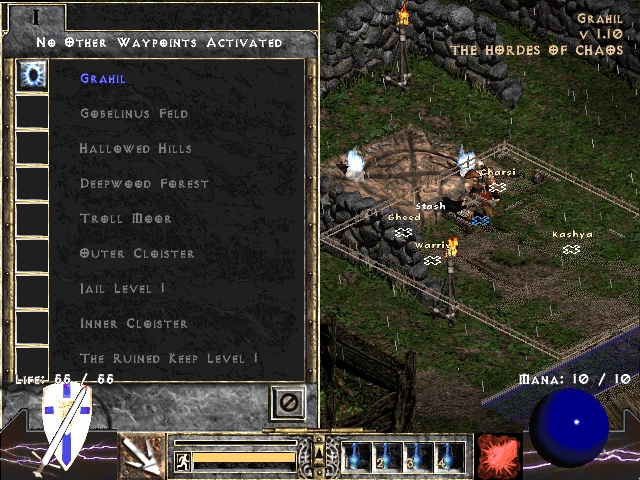Toggle the run/walk button
The width and height of the screenshot is (640, 480).
coord(183,460)
